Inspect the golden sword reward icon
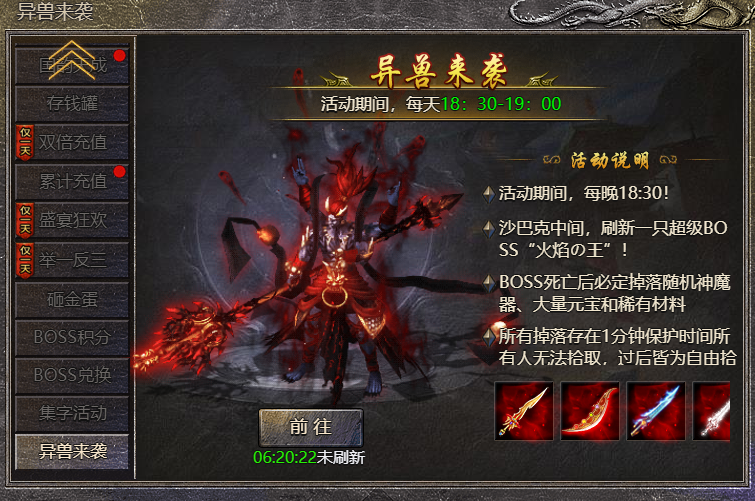The height and width of the screenshot is (501, 755). pos(525,410)
